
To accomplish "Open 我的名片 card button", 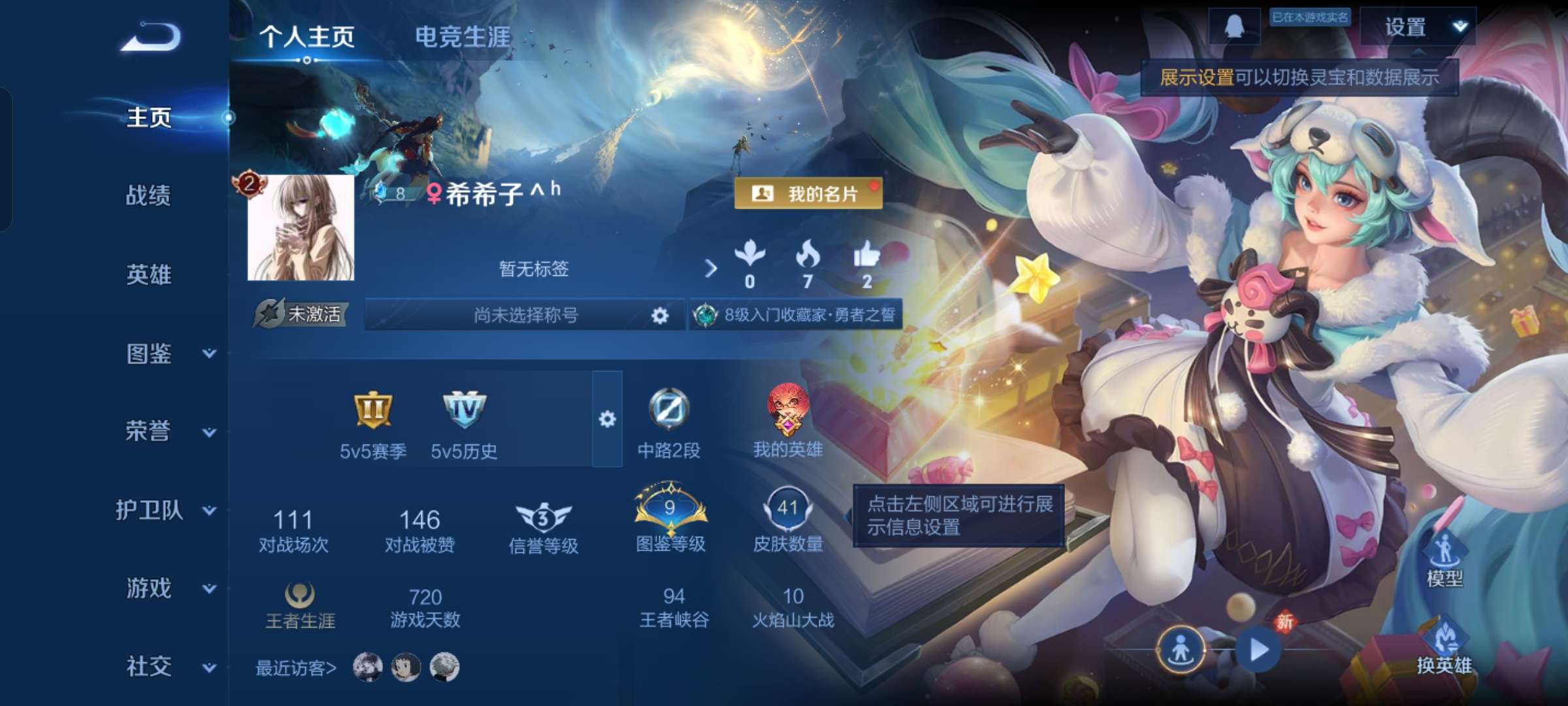I will click(x=809, y=194).
